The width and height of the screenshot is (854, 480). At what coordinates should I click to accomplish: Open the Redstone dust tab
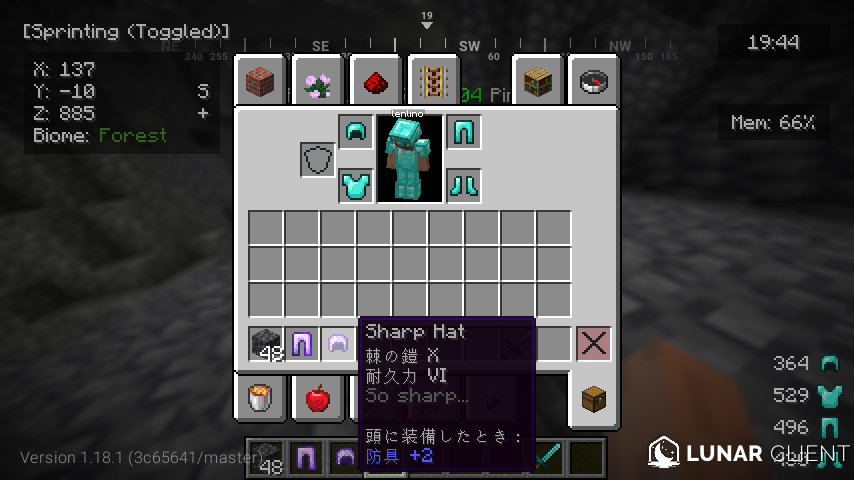tap(376, 79)
